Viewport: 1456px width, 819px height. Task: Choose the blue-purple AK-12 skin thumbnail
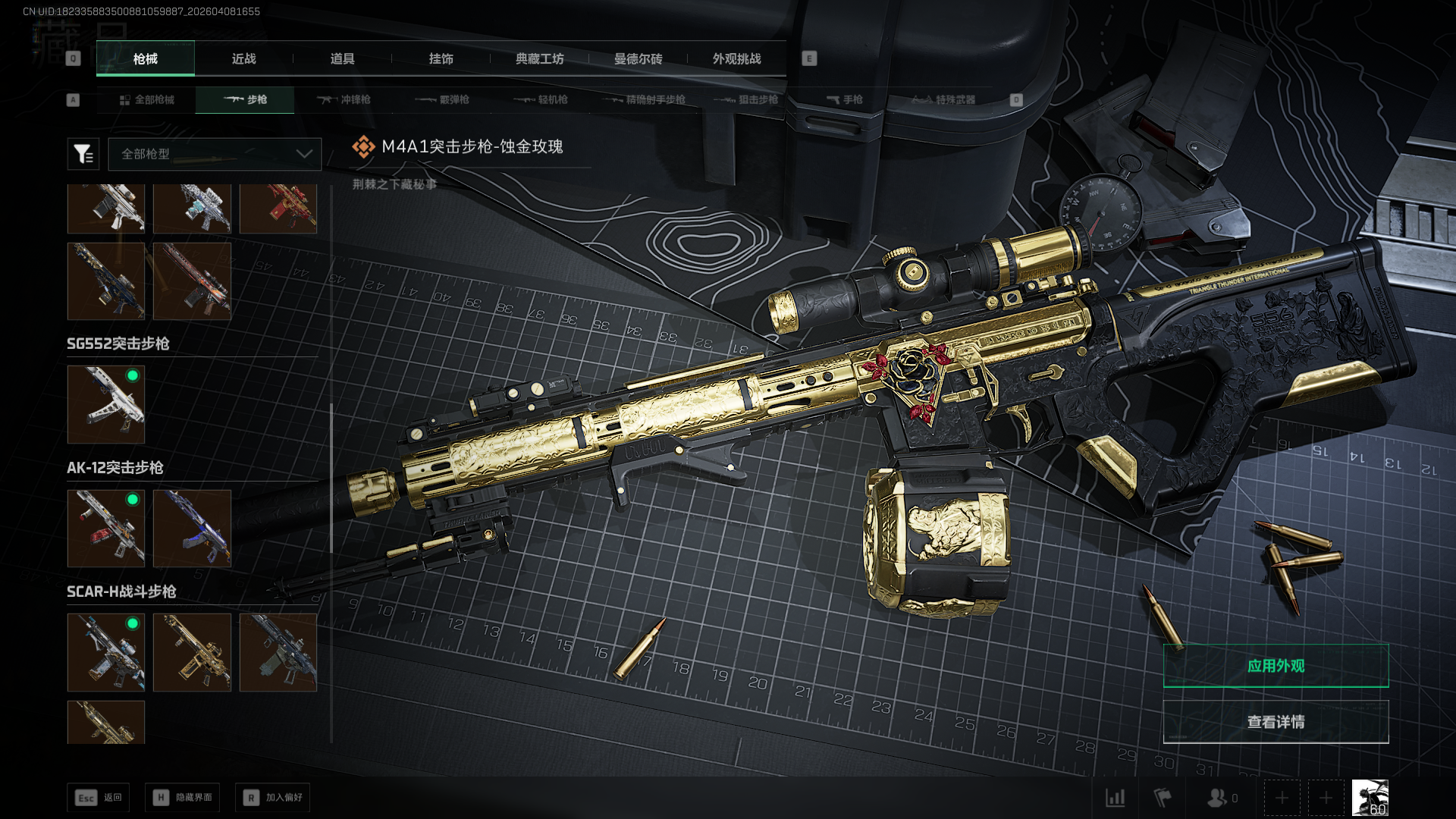pyautogui.click(x=192, y=529)
